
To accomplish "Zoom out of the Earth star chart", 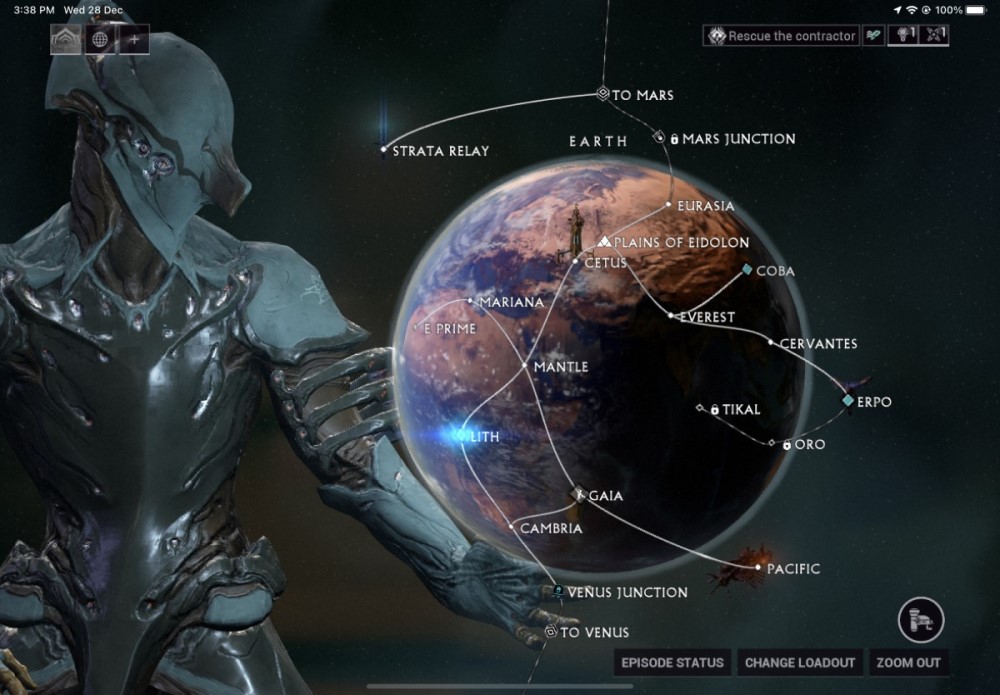I will click(x=908, y=662).
